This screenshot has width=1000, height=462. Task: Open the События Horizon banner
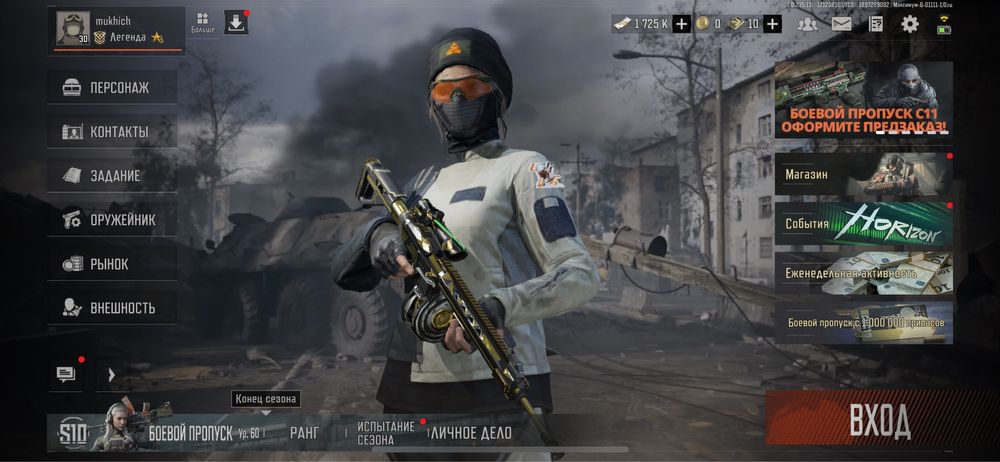[863, 224]
